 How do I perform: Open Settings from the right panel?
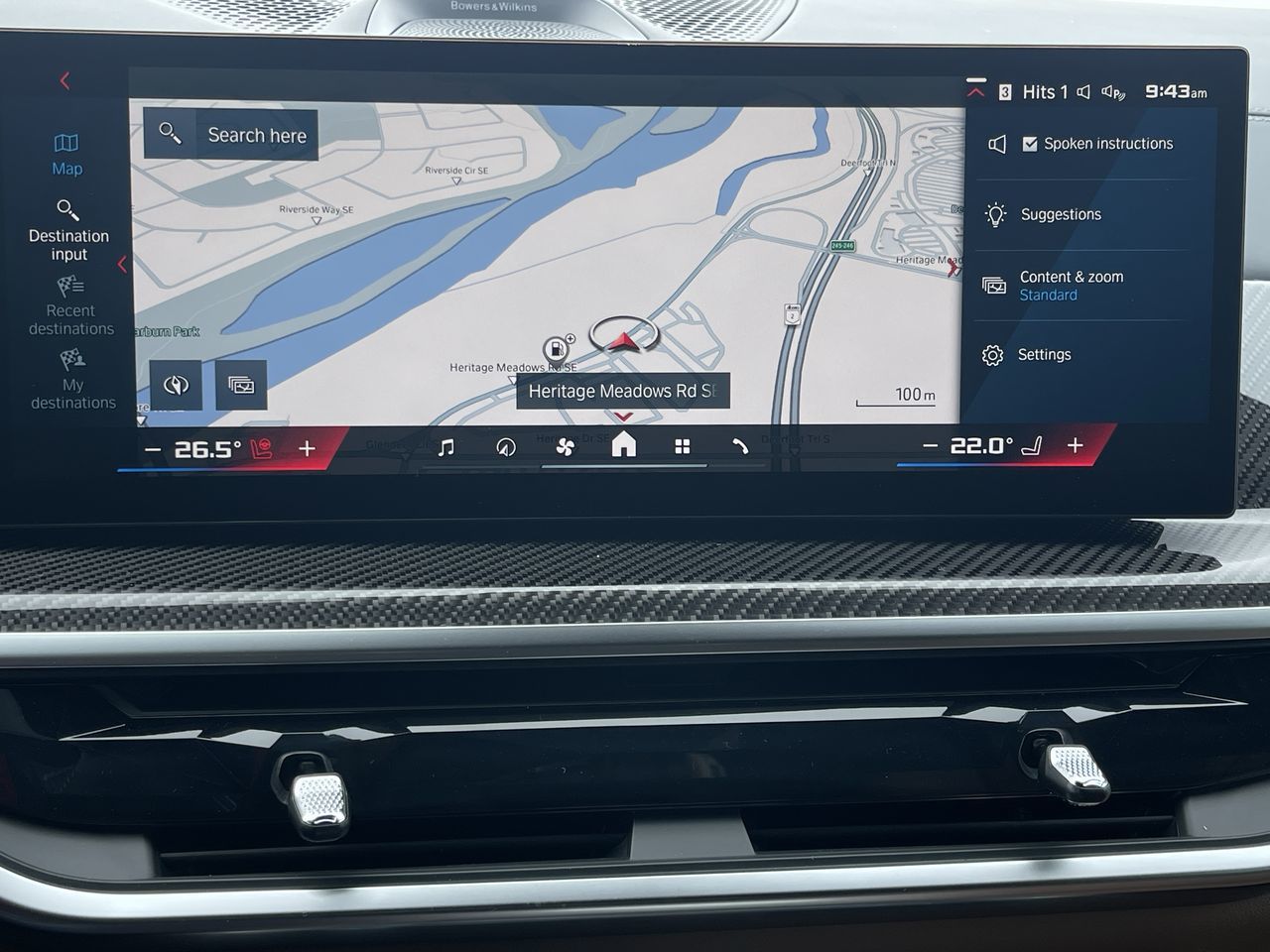[1047, 354]
